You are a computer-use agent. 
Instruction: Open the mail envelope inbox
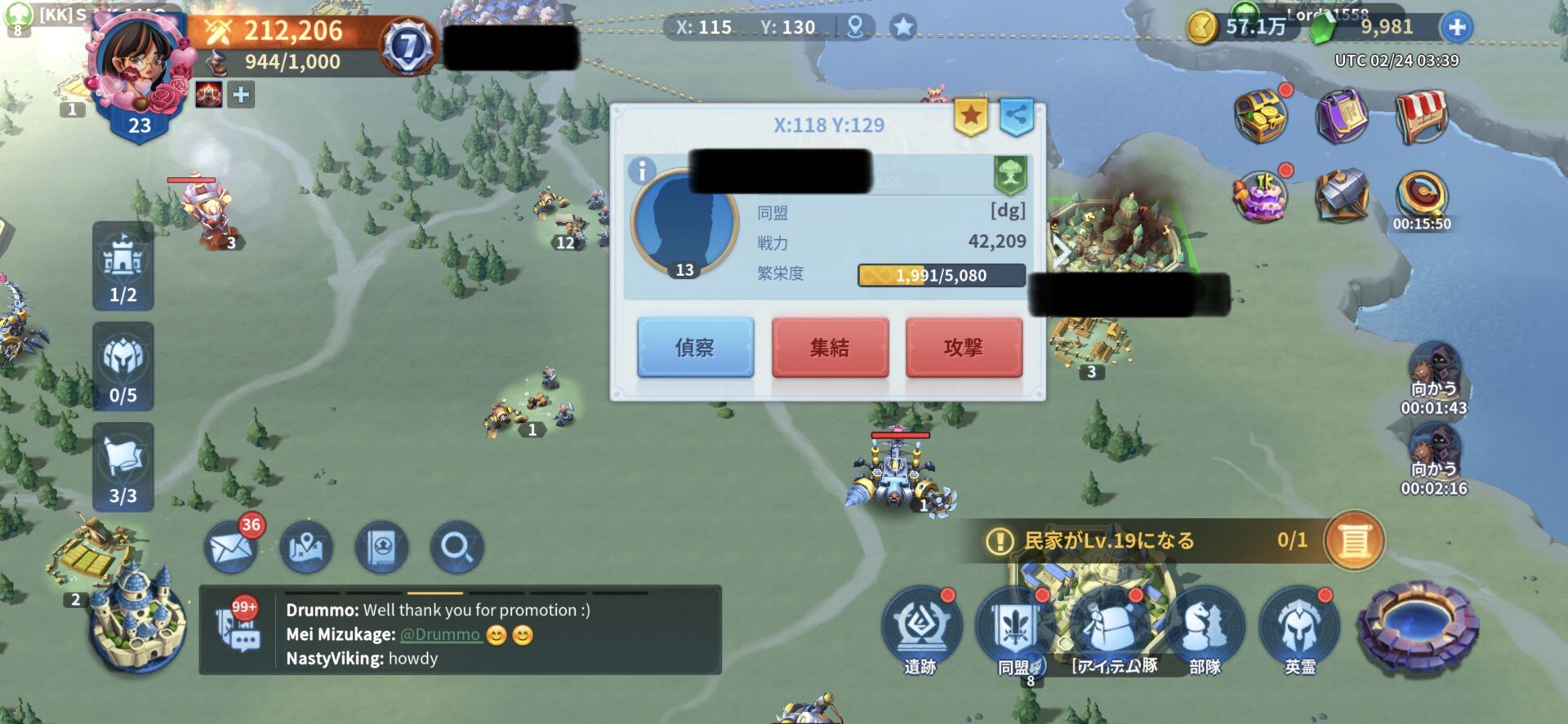pos(232,548)
